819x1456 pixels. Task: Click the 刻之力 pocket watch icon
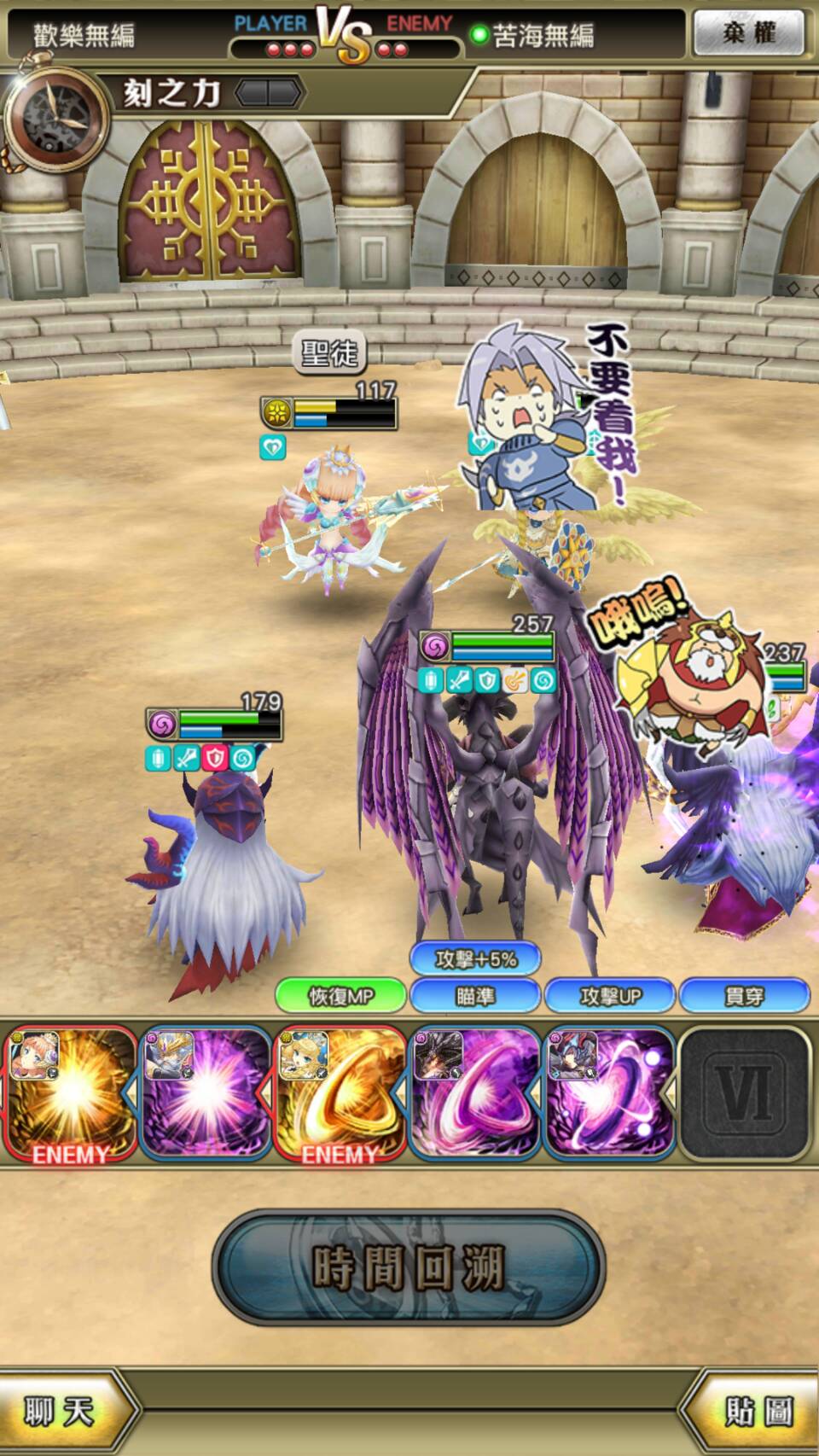coord(56,119)
